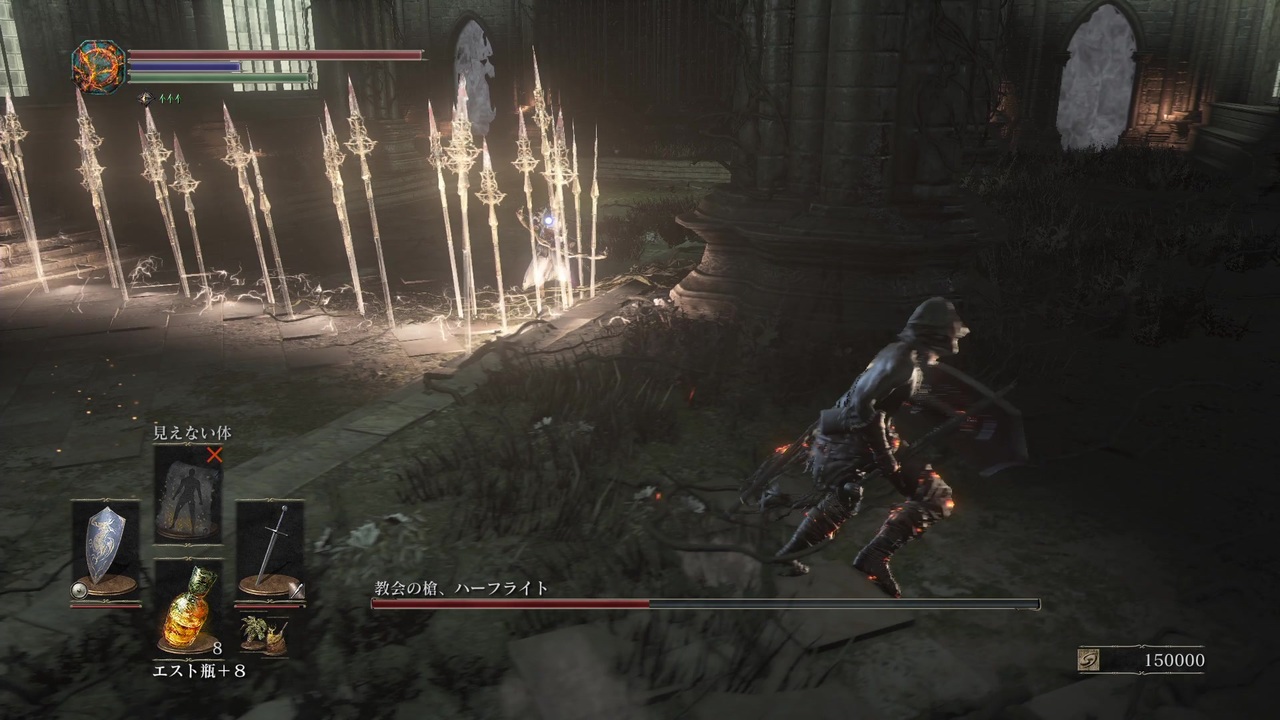Click the dragon shield equipment icon
Image resolution: width=1280 pixels, height=720 pixels.
pyautogui.click(x=103, y=545)
